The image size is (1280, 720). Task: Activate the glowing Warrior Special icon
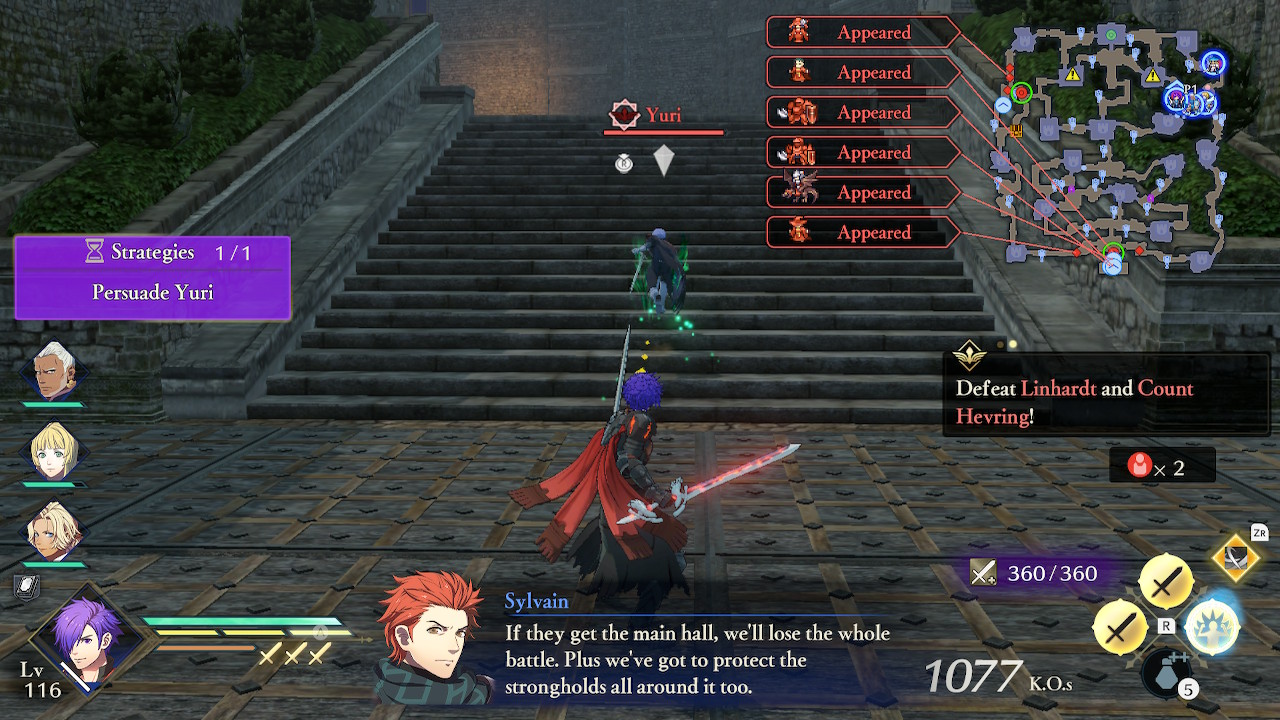point(1213,628)
